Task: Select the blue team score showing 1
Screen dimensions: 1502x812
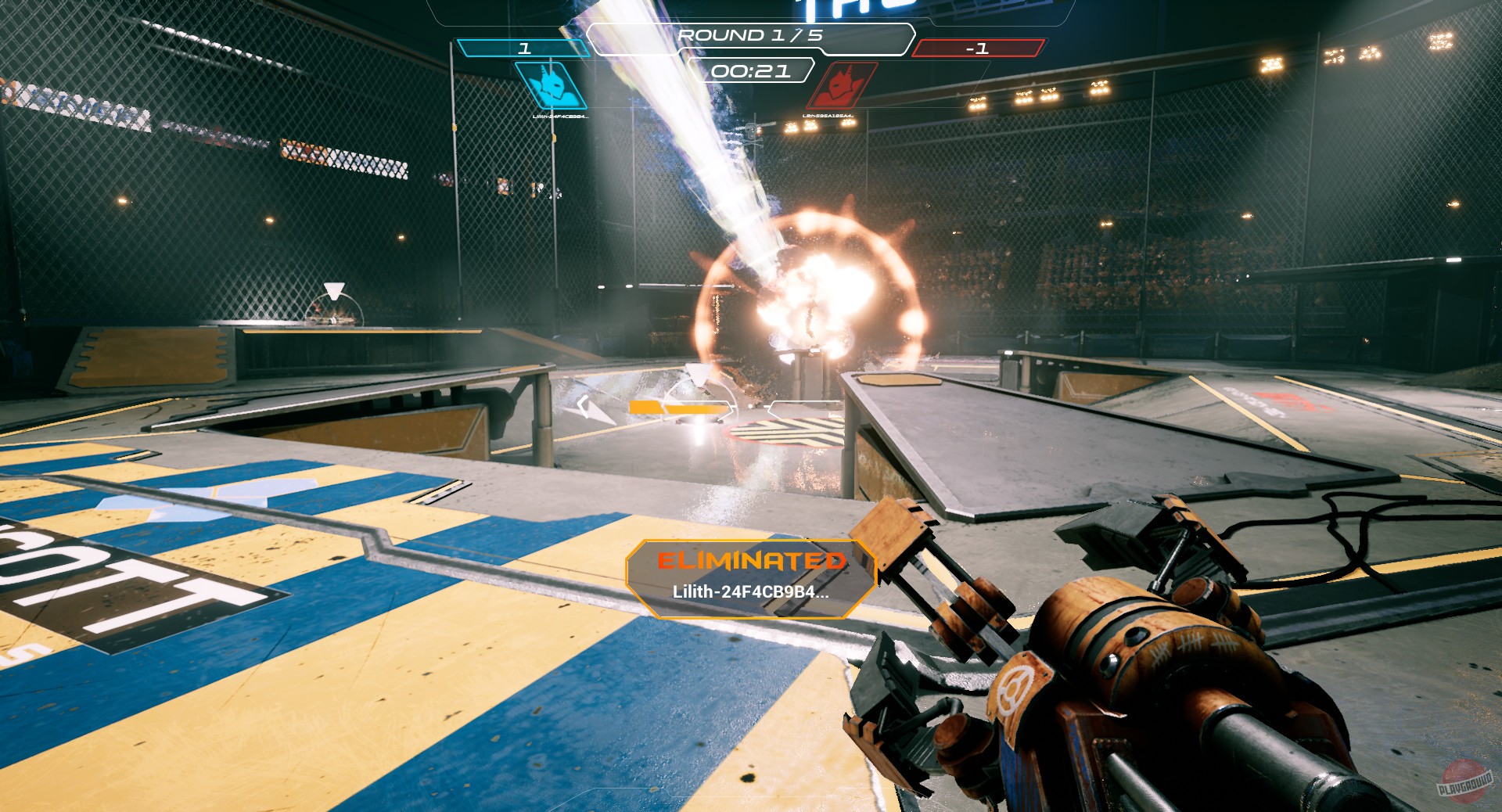Action: point(526,47)
